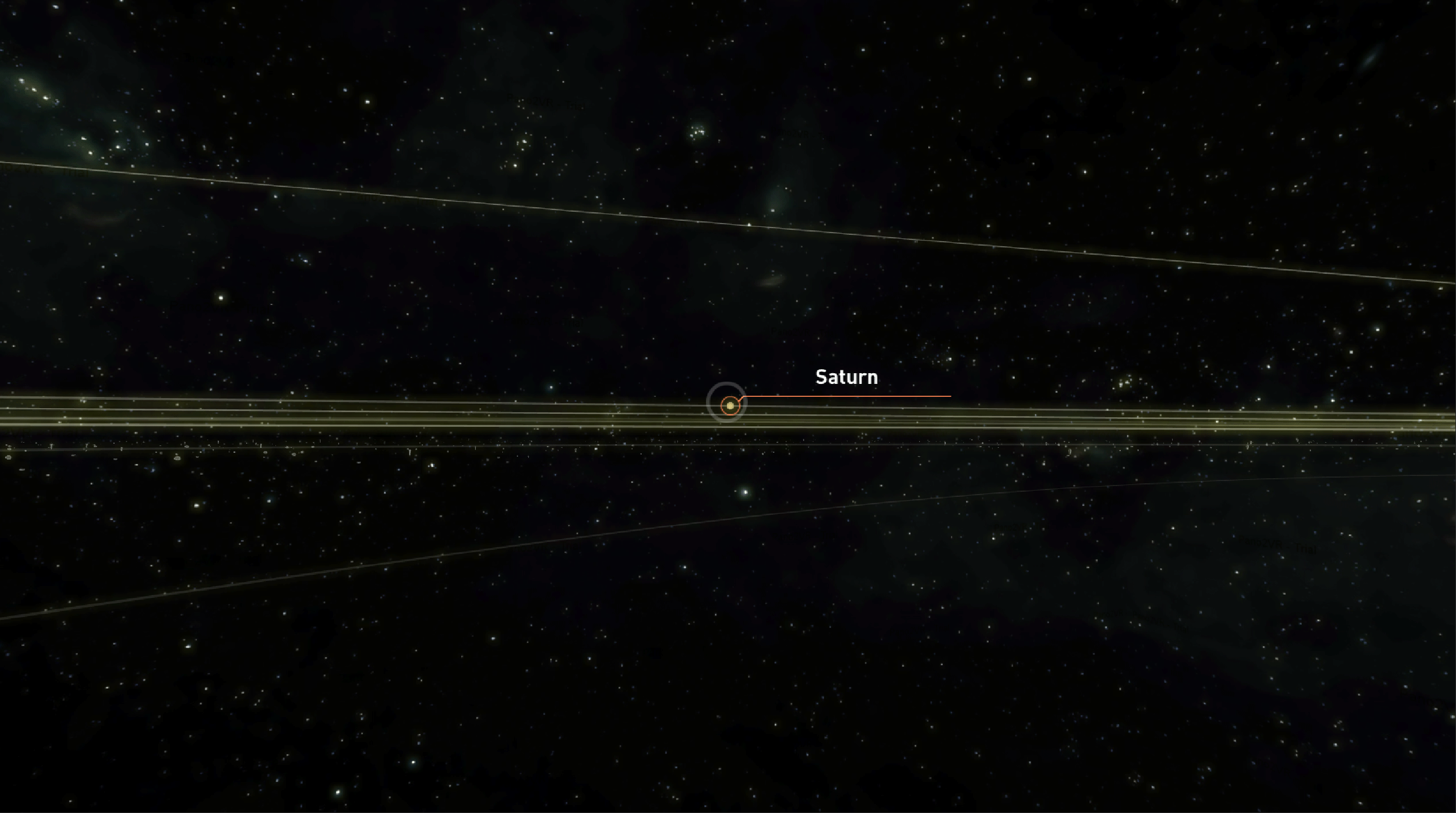Screen dimensions: 1456x813
Task: Select the orange Saturn target marker
Action: [x=730, y=405]
